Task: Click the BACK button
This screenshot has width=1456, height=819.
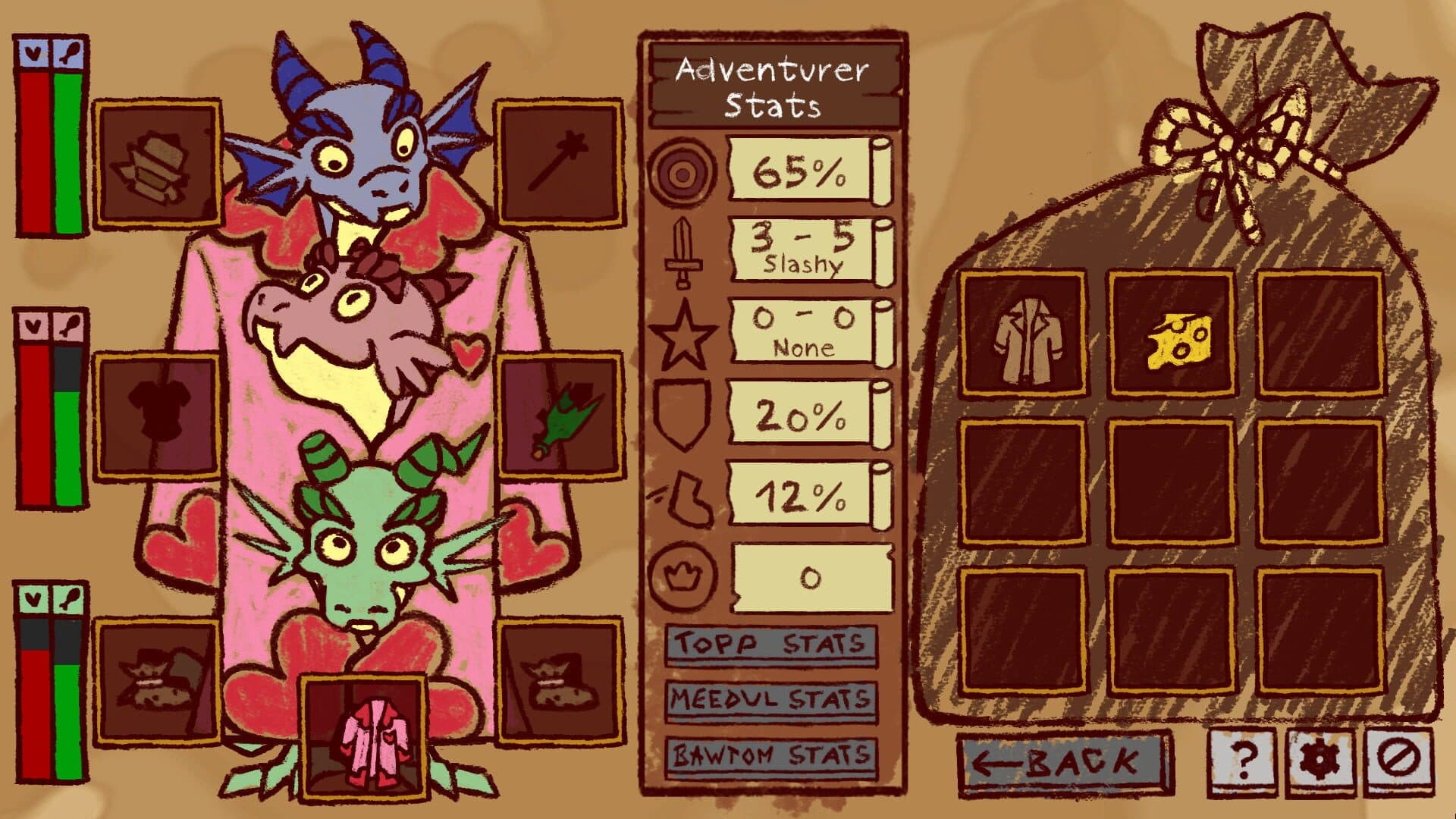Action: pos(1062,760)
